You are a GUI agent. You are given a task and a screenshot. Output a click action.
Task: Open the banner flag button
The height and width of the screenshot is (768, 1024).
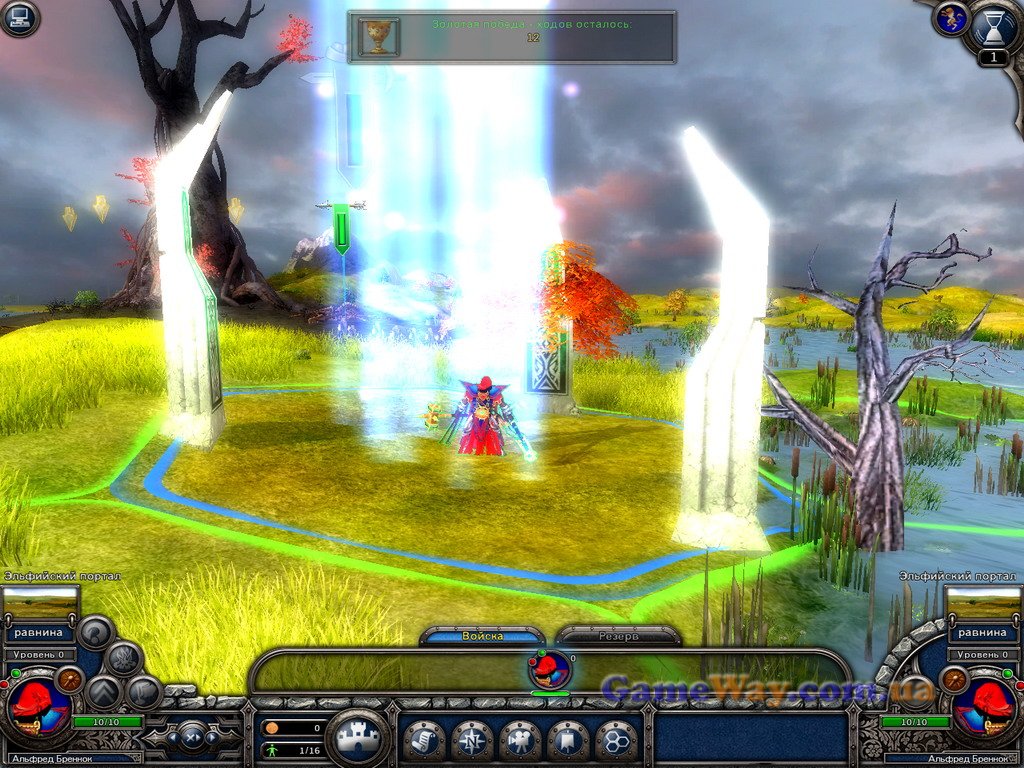tap(567, 741)
